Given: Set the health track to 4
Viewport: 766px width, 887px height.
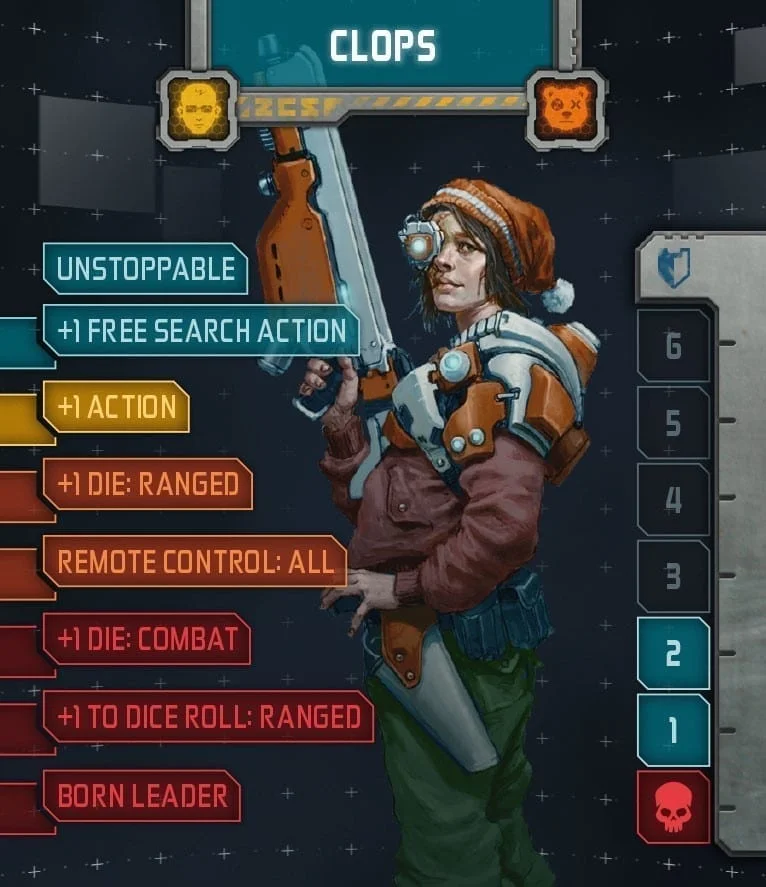Looking at the screenshot, I should coord(673,500).
